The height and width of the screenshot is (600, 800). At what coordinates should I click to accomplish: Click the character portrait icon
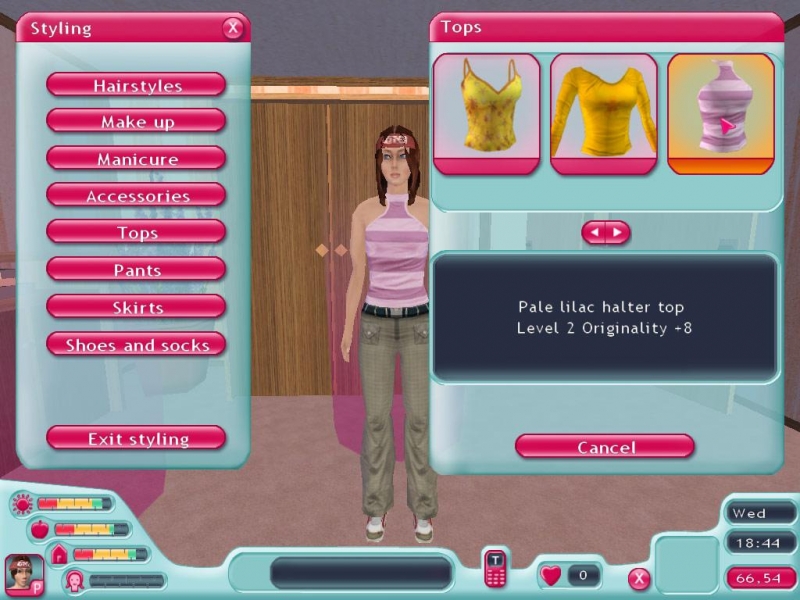pyautogui.click(x=23, y=574)
